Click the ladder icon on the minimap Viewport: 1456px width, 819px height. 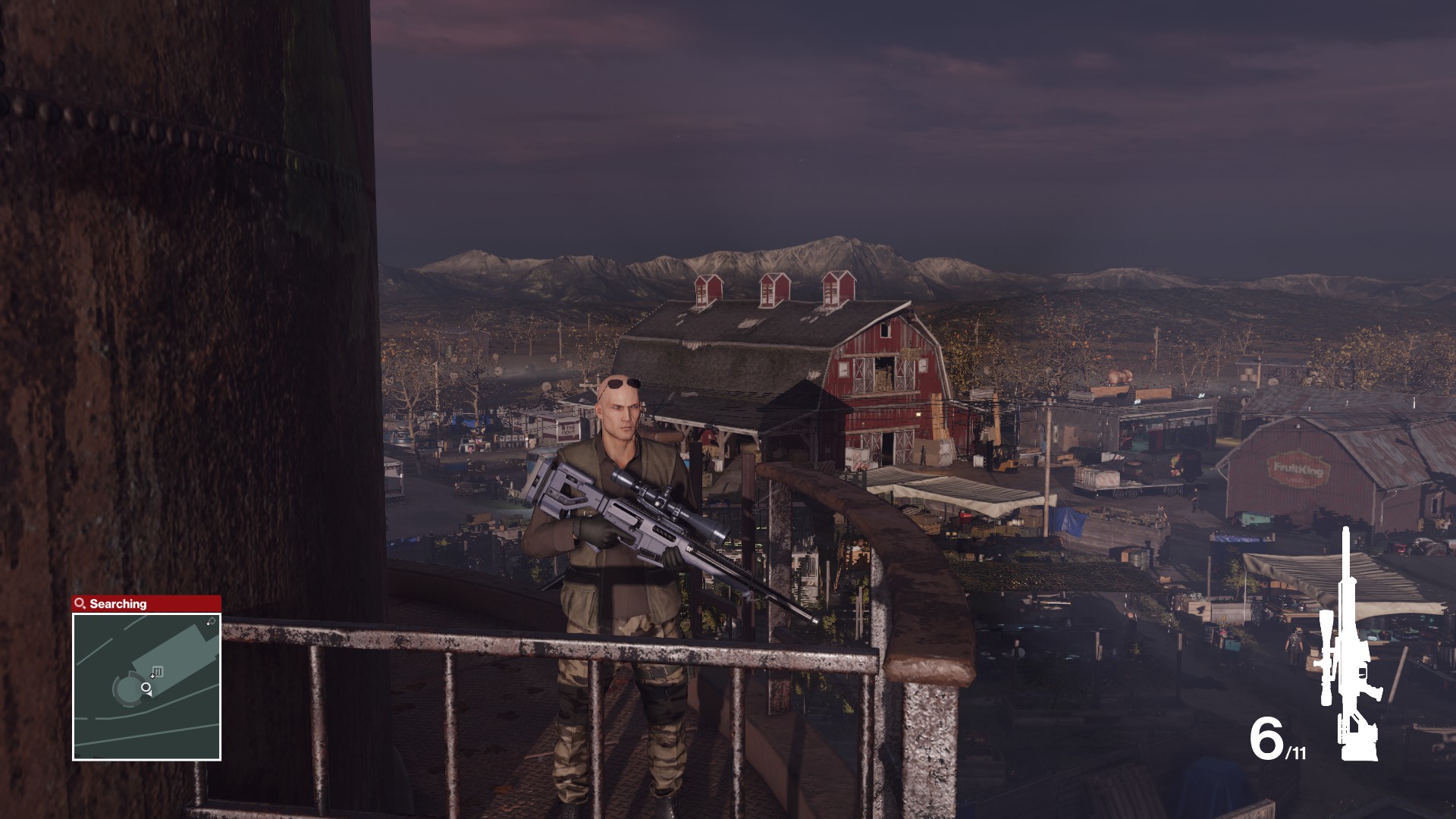(158, 670)
